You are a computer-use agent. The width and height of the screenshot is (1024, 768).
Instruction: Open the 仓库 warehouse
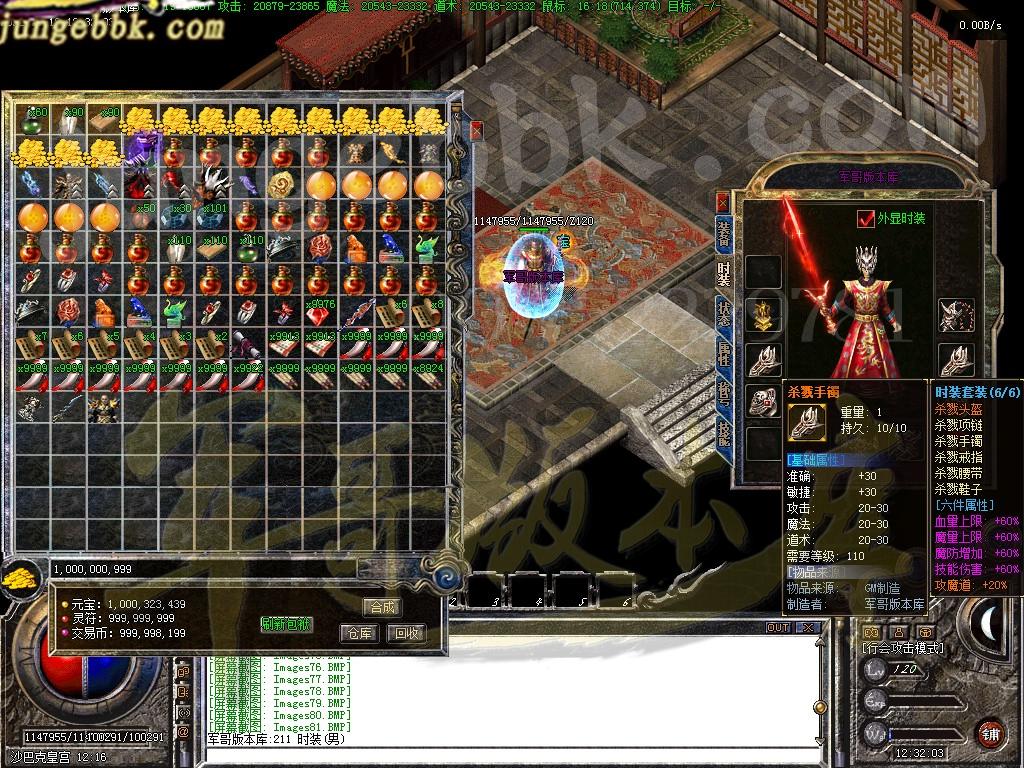click(360, 633)
